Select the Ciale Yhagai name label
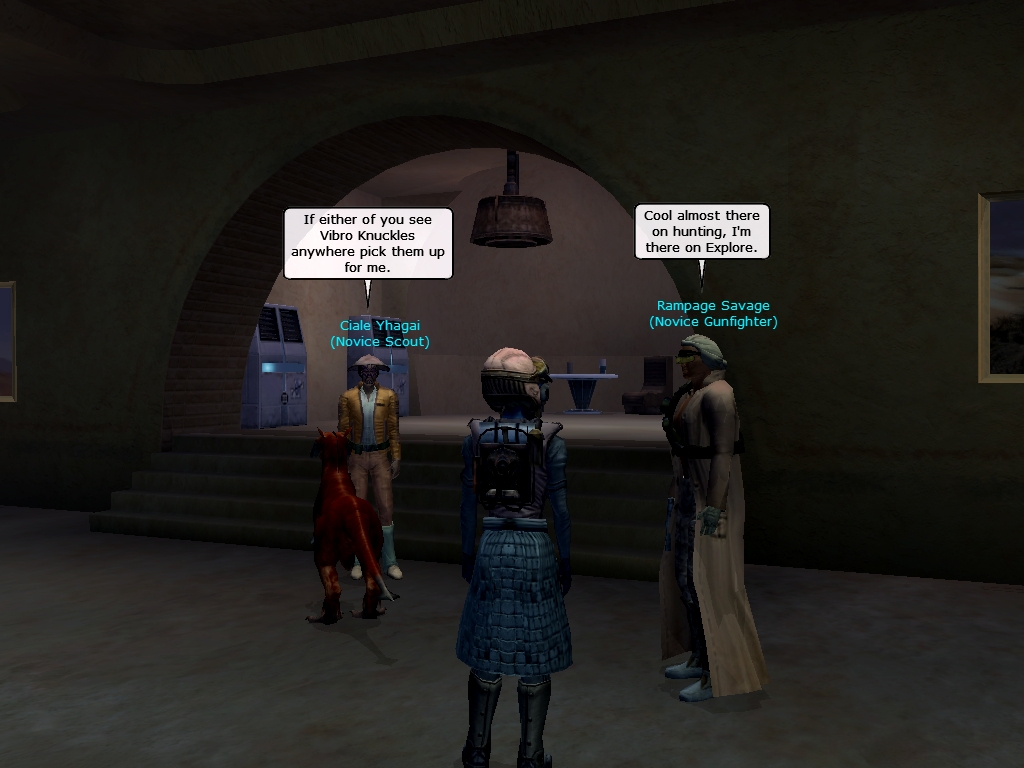This screenshot has width=1024, height=768. (380, 326)
